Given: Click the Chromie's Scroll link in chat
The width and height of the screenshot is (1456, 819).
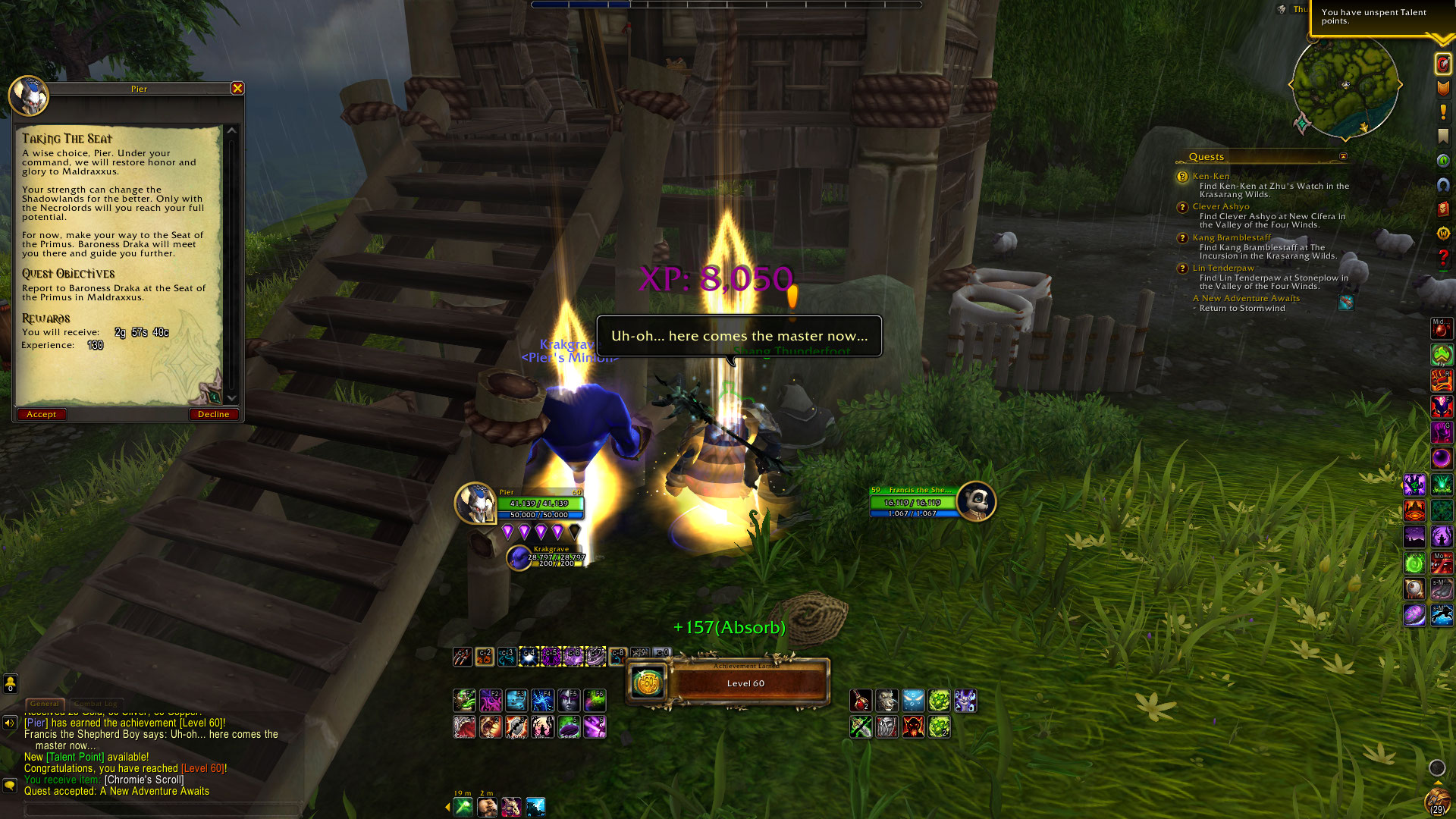Looking at the screenshot, I should pyautogui.click(x=144, y=780).
